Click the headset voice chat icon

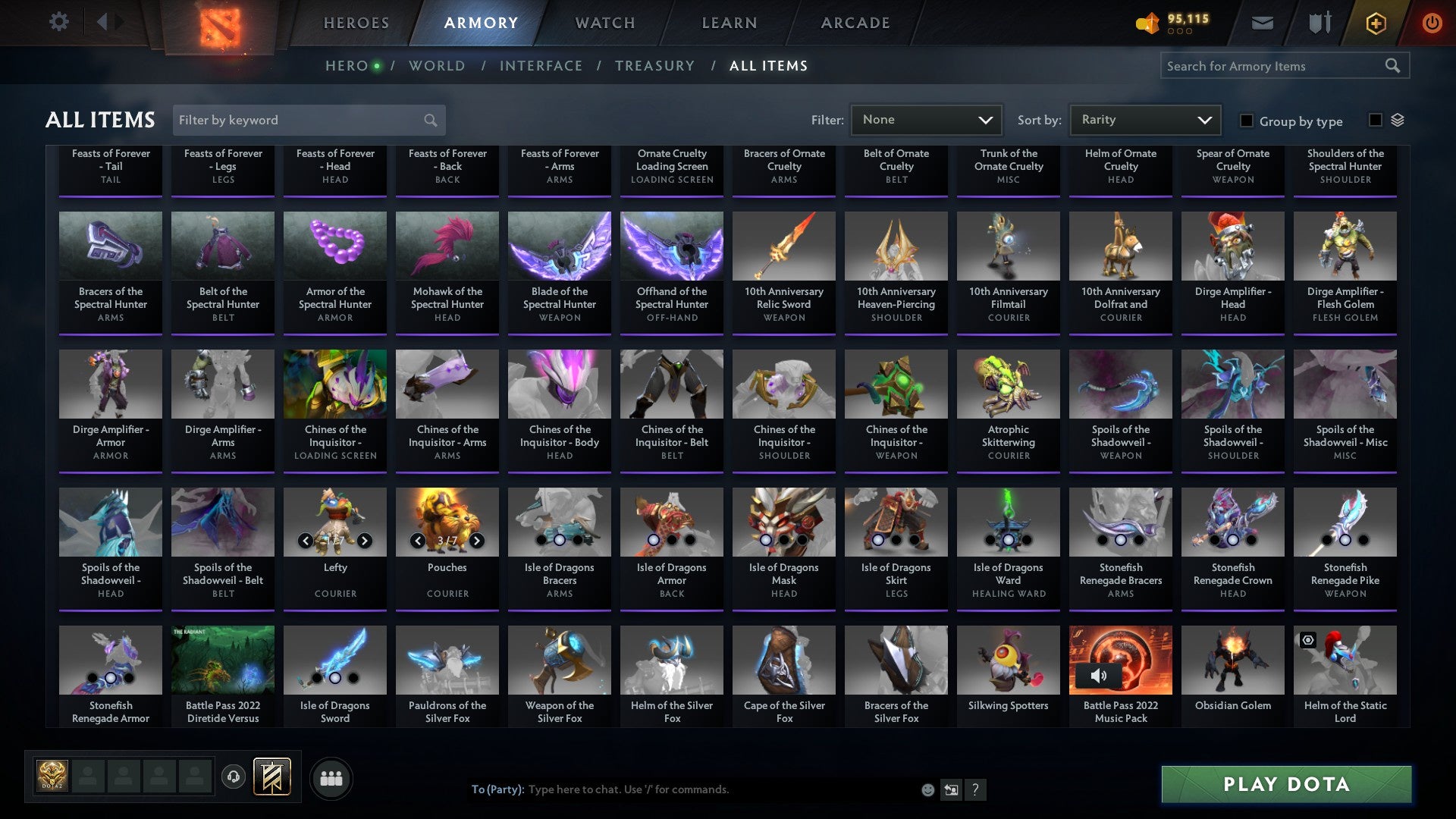tap(233, 777)
